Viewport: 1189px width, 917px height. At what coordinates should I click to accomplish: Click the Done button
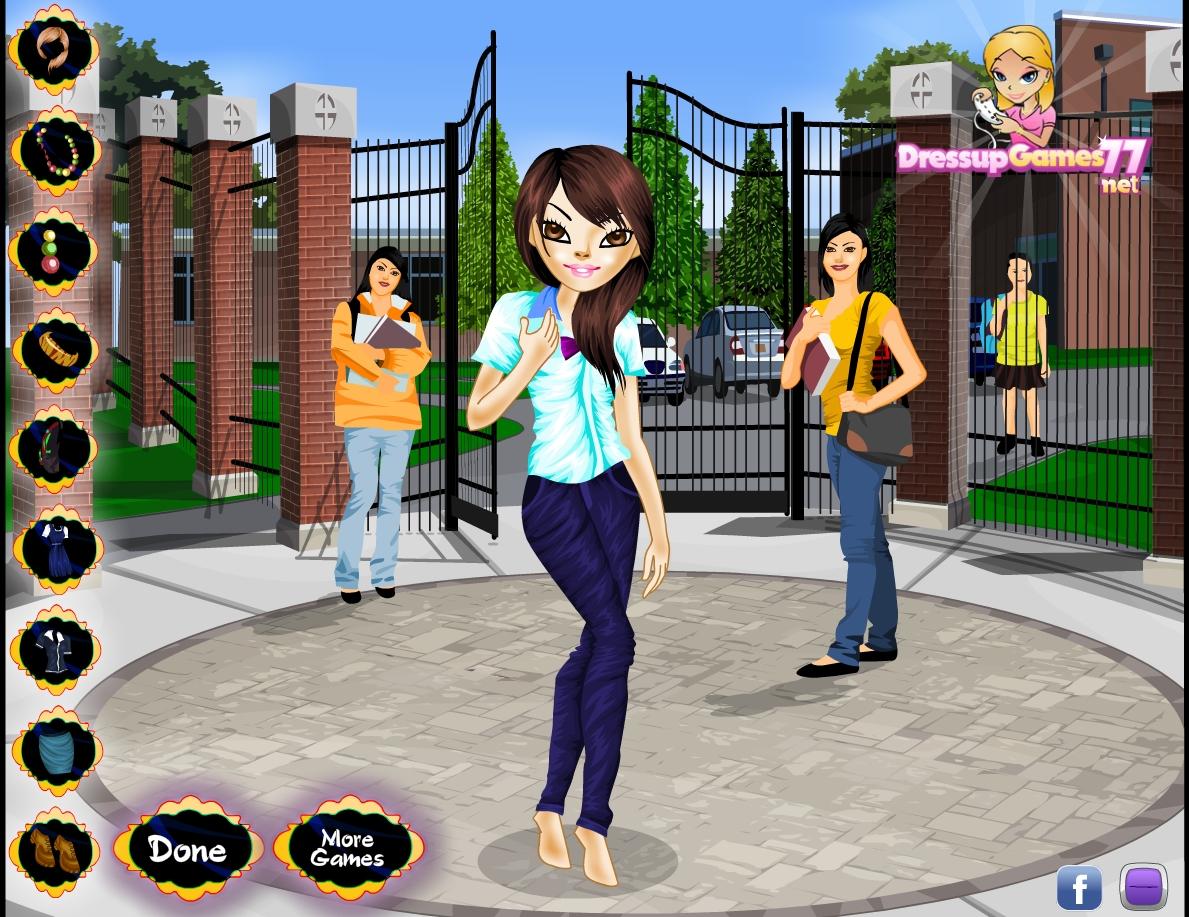point(188,849)
